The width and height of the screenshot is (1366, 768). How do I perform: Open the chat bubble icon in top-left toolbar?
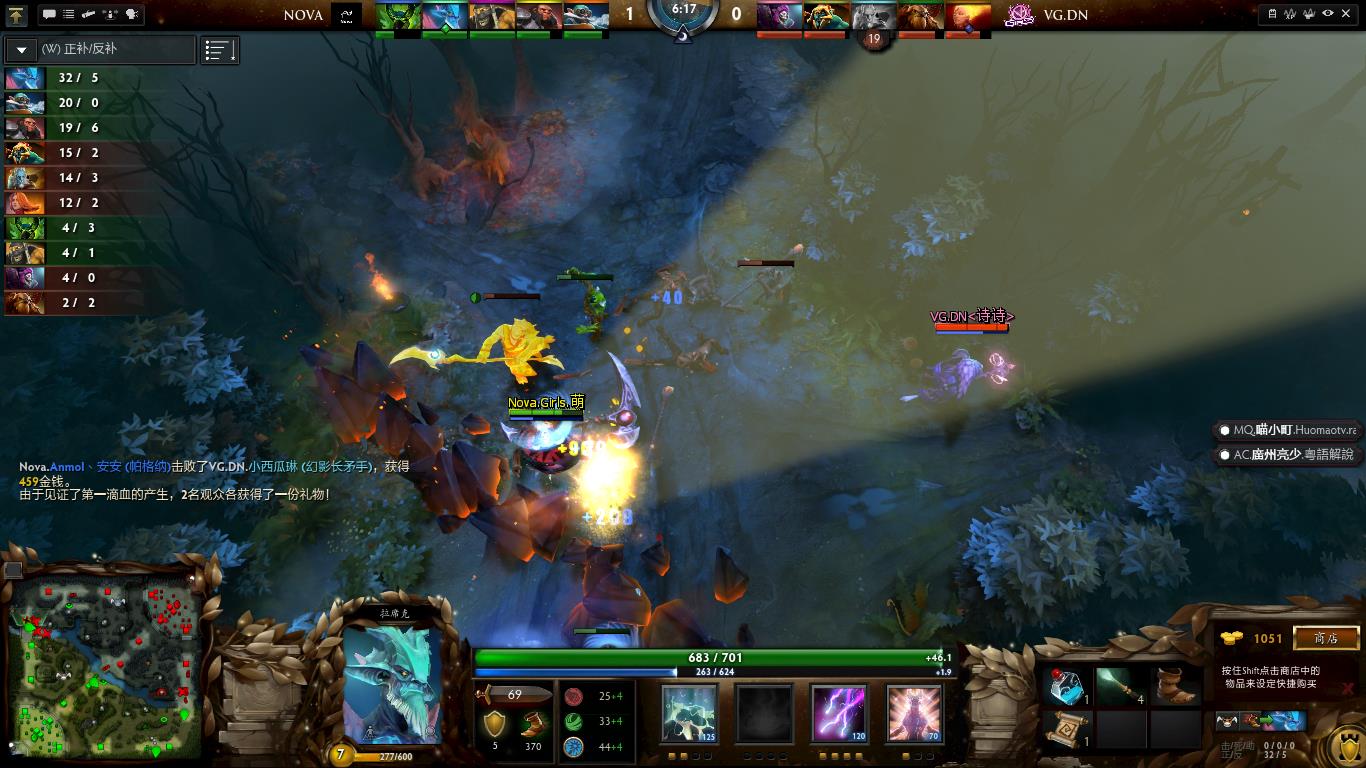49,15
